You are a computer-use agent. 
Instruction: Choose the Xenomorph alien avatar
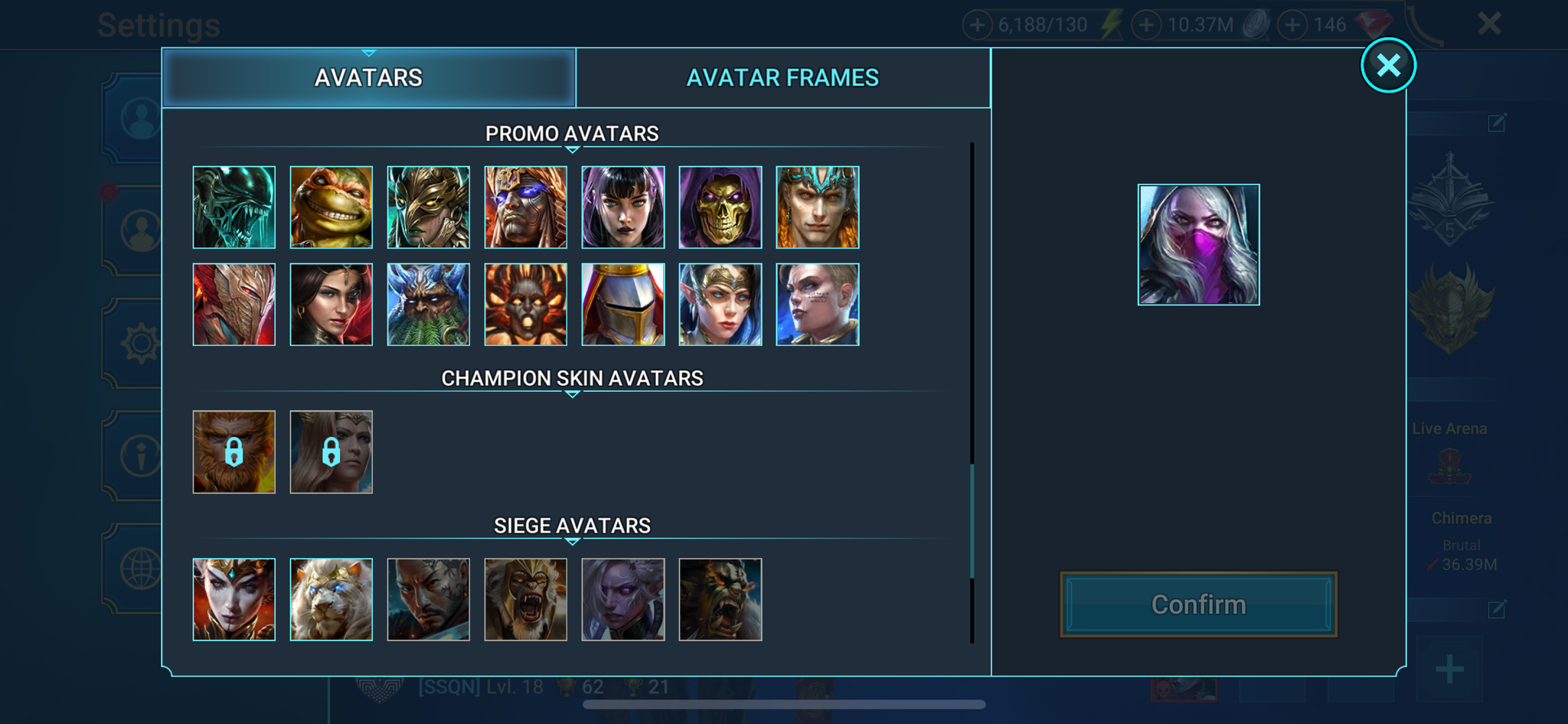point(234,207)
